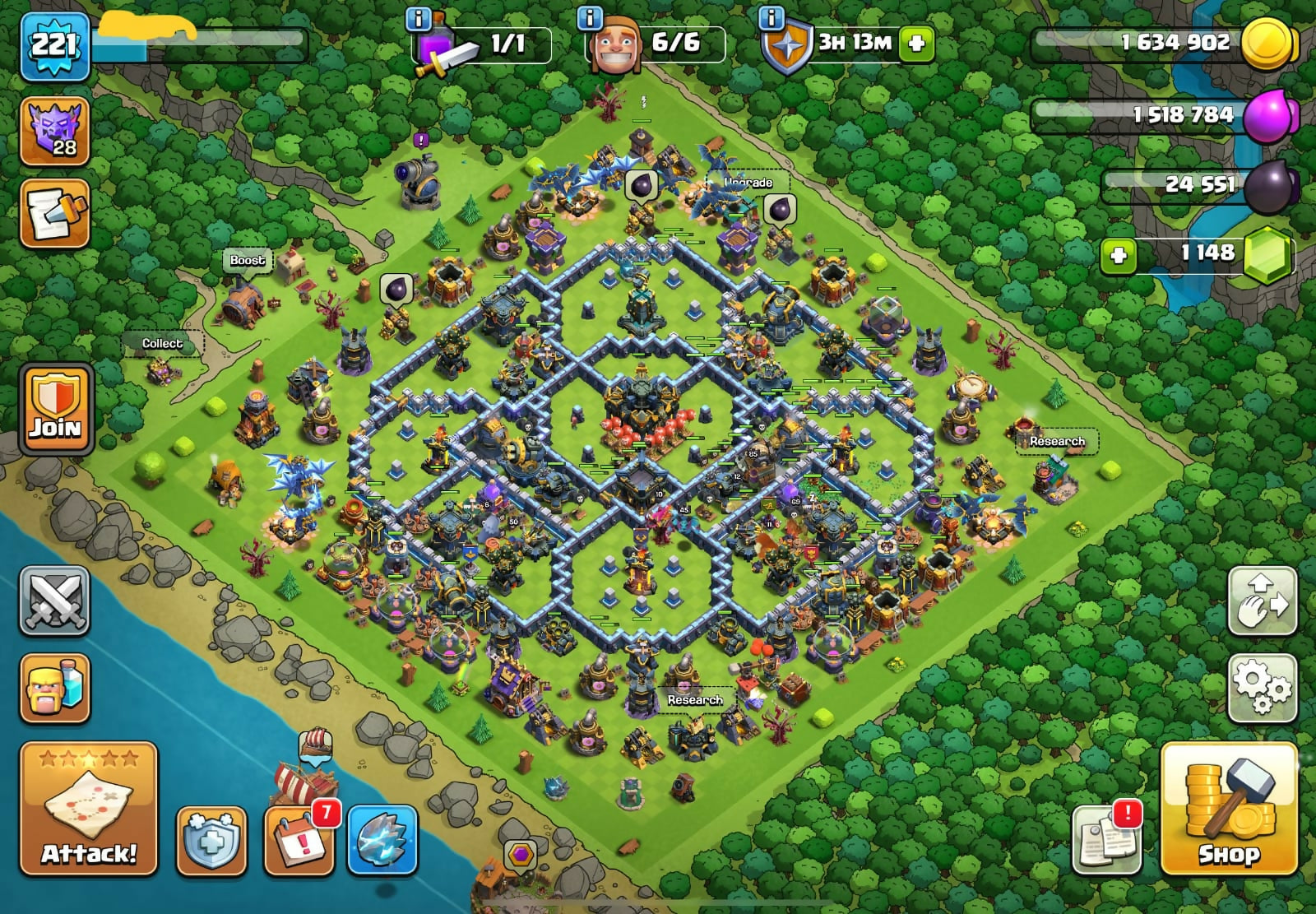
Task: Tap the Attack! map button
Action: [89, 810]
